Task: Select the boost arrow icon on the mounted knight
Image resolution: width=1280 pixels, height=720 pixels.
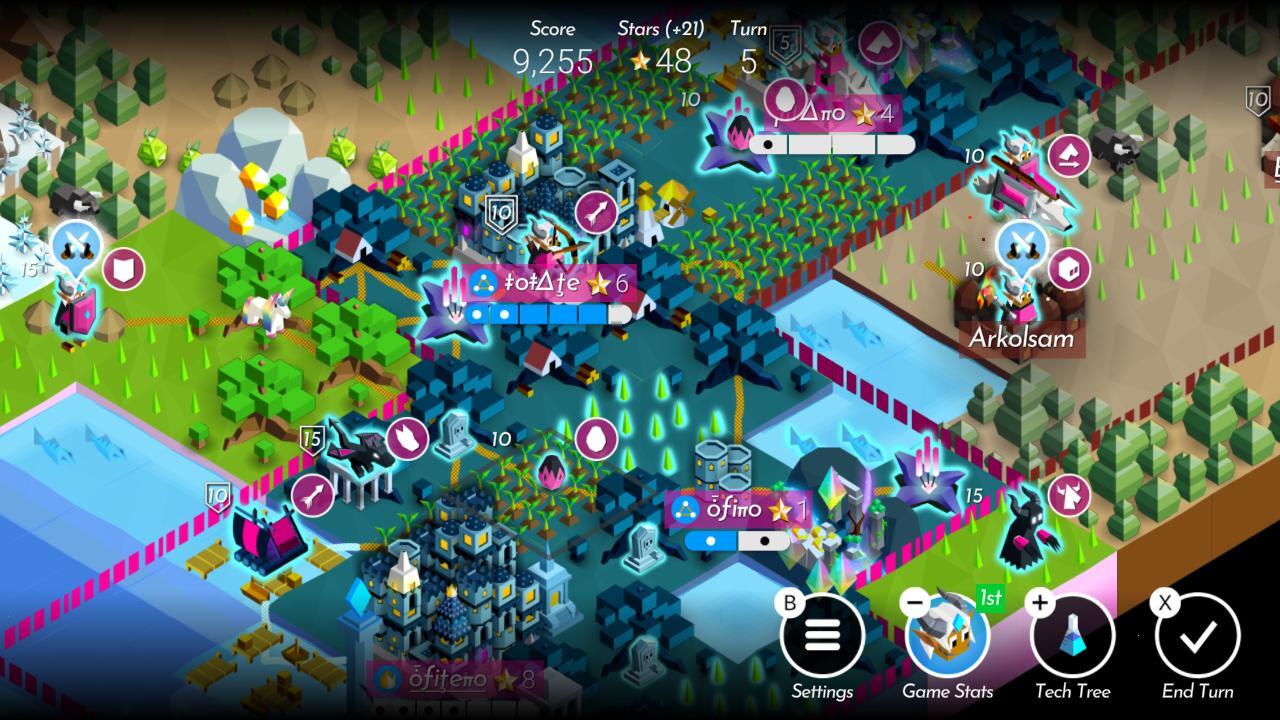Action: pos(1068,157)
